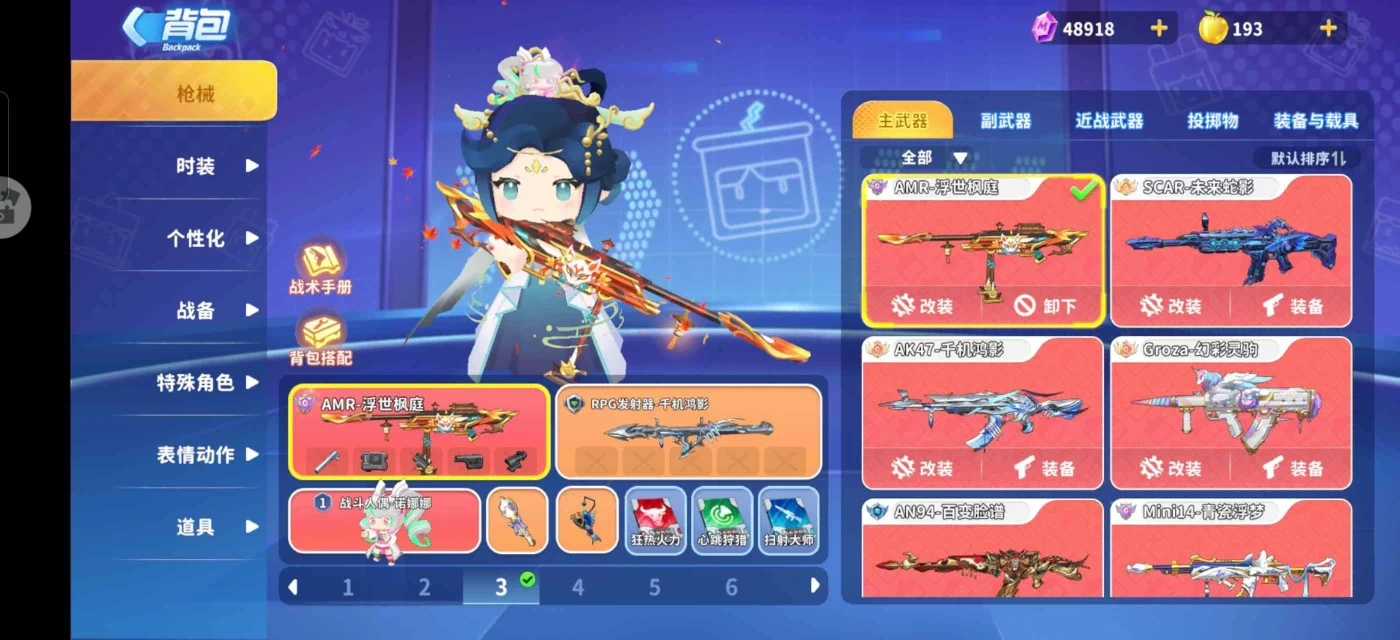1400x640 pixels.
Task: Modify the AK47-千机鸿影 via 改装
Action: pos(922,467)
